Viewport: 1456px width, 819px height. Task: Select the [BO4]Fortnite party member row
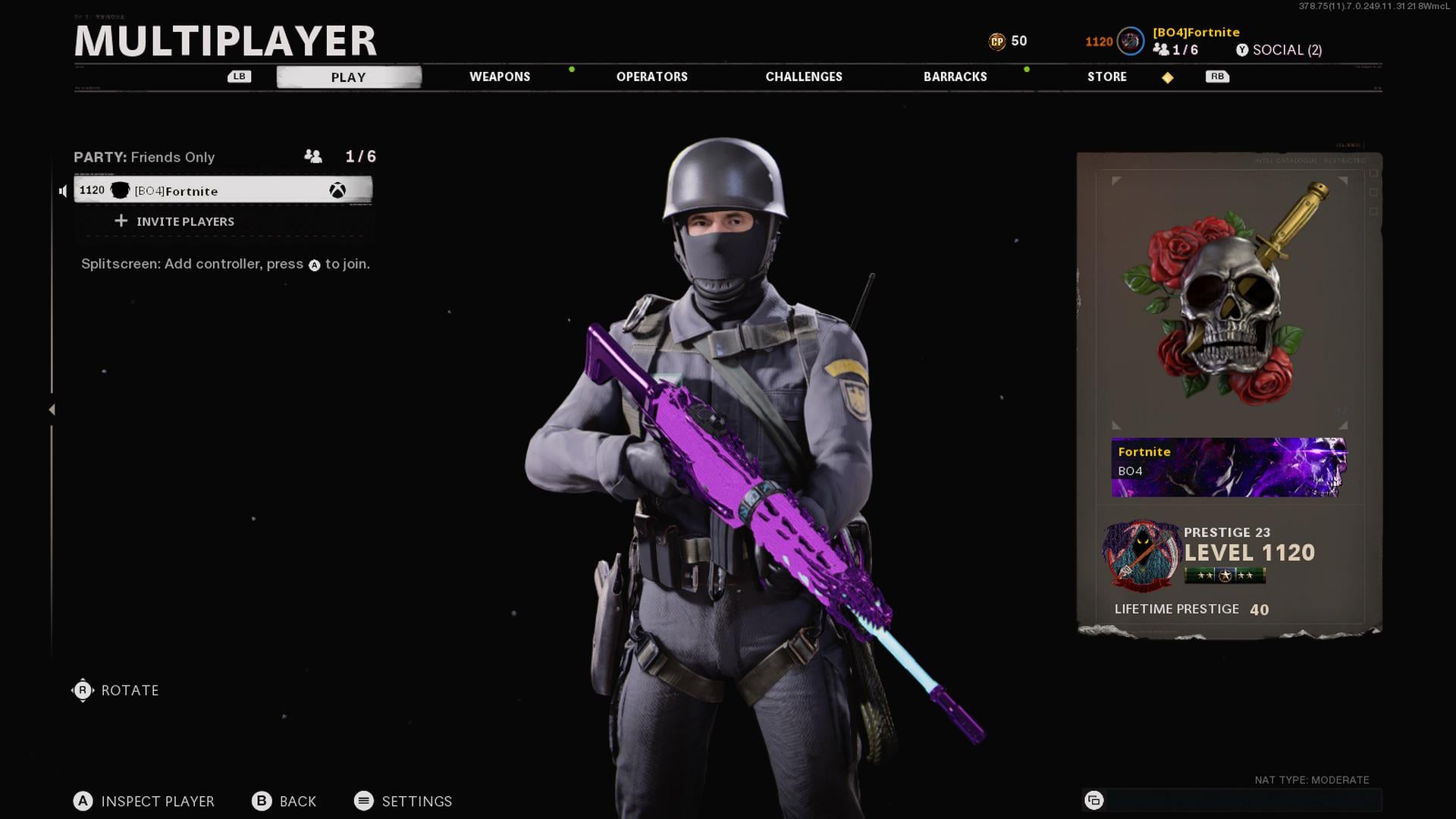click(222, 190)
